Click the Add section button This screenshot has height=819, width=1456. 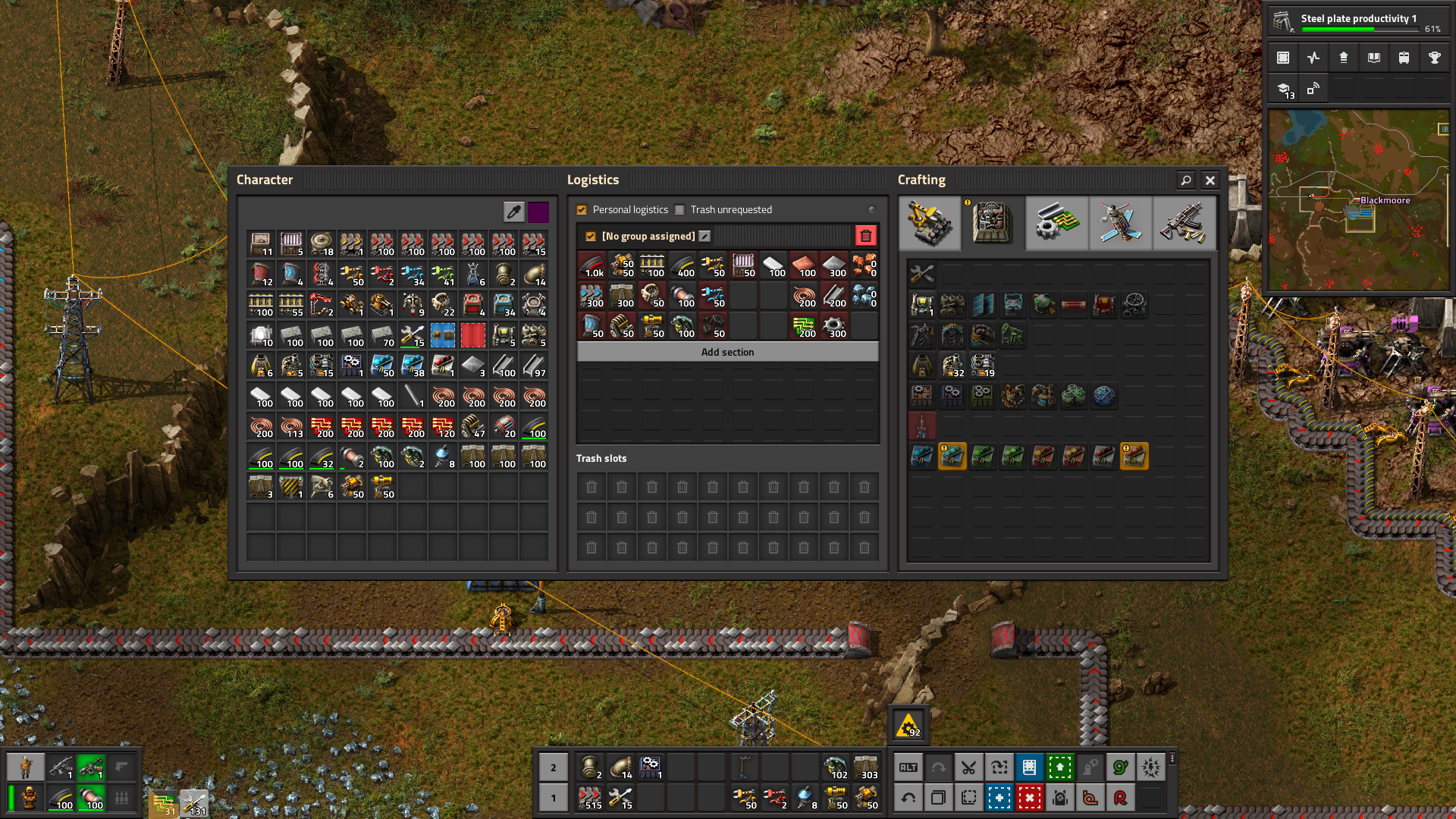(727, 352)
